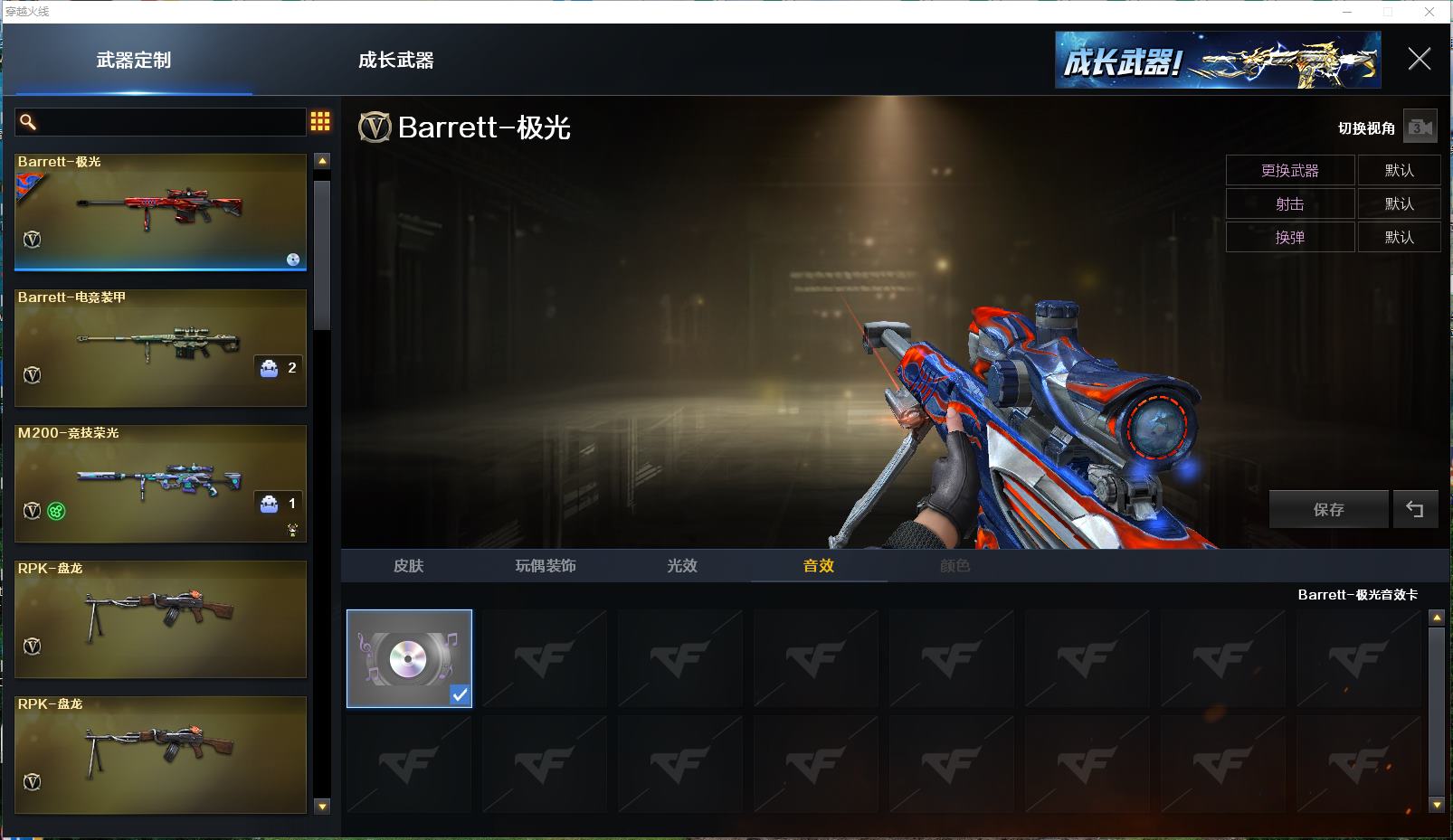Choose the M200-竞技荣光 weapon
This screenshot has height=840, width=1453.
tap(160, 484)
